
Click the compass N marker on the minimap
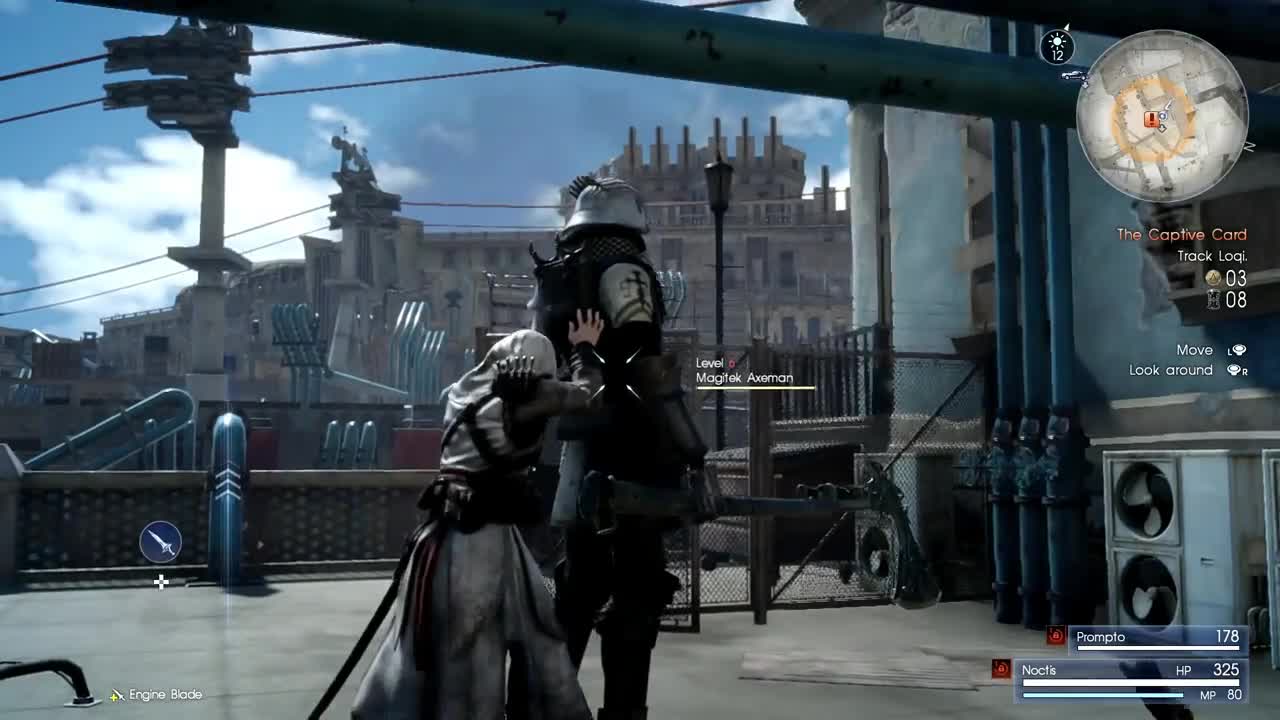pyautogui.click(x=1249, y=146)
